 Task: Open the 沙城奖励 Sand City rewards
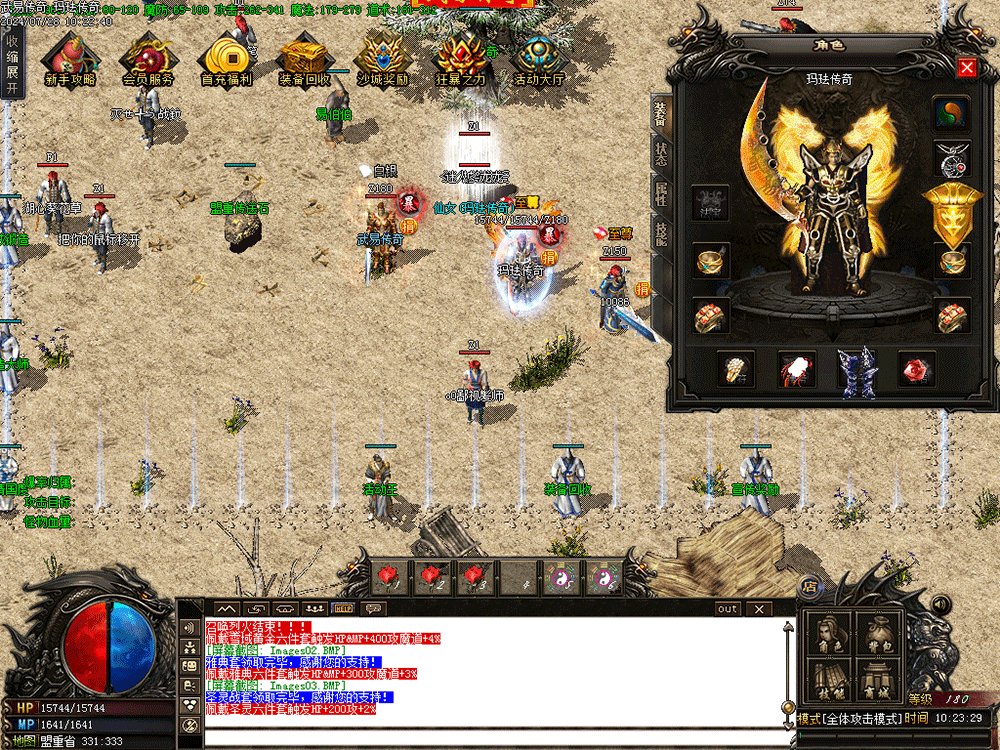click(x=381, y=60)
